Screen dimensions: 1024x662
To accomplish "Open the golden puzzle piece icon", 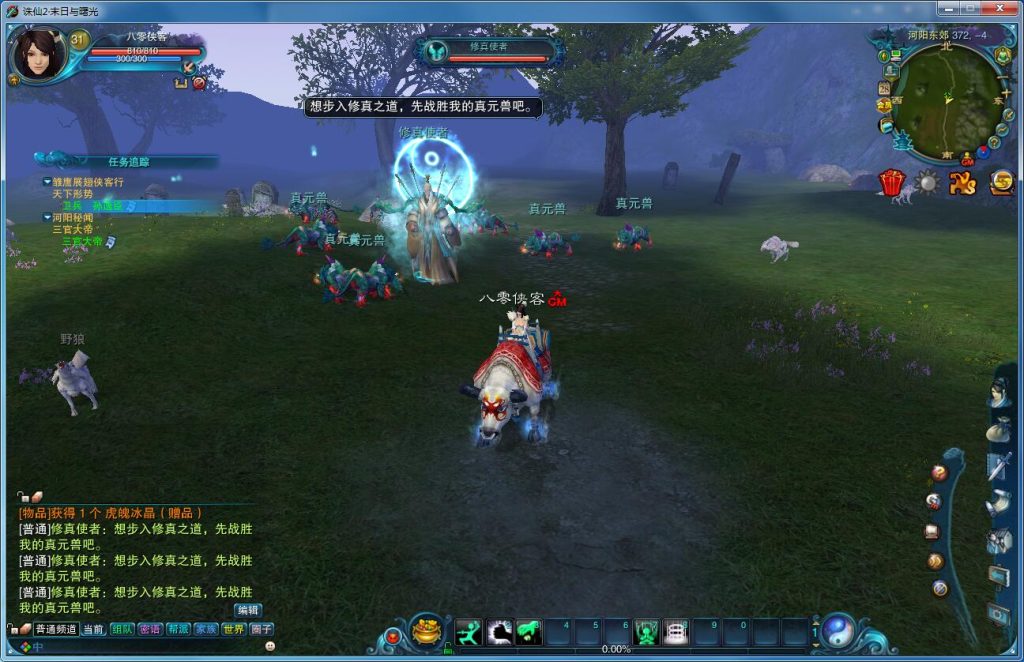I will point(963,183).
